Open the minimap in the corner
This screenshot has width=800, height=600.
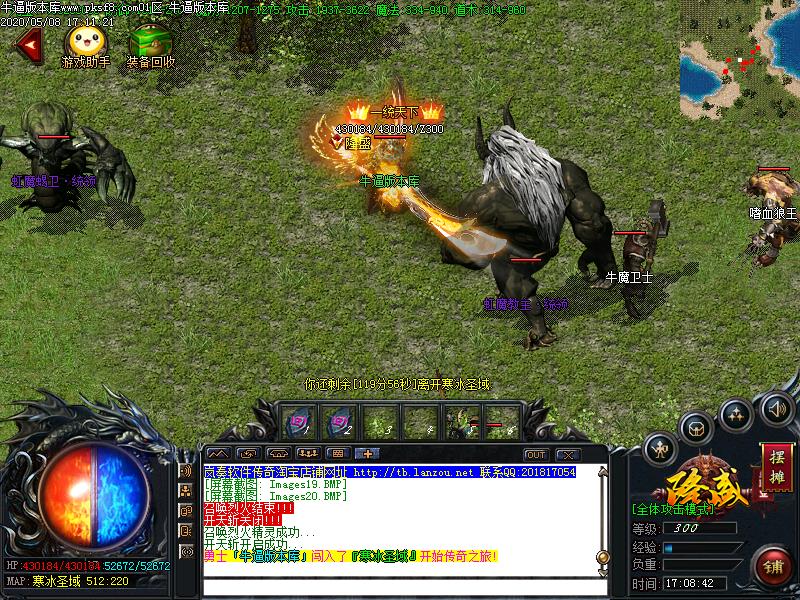[x=739, y=60]
